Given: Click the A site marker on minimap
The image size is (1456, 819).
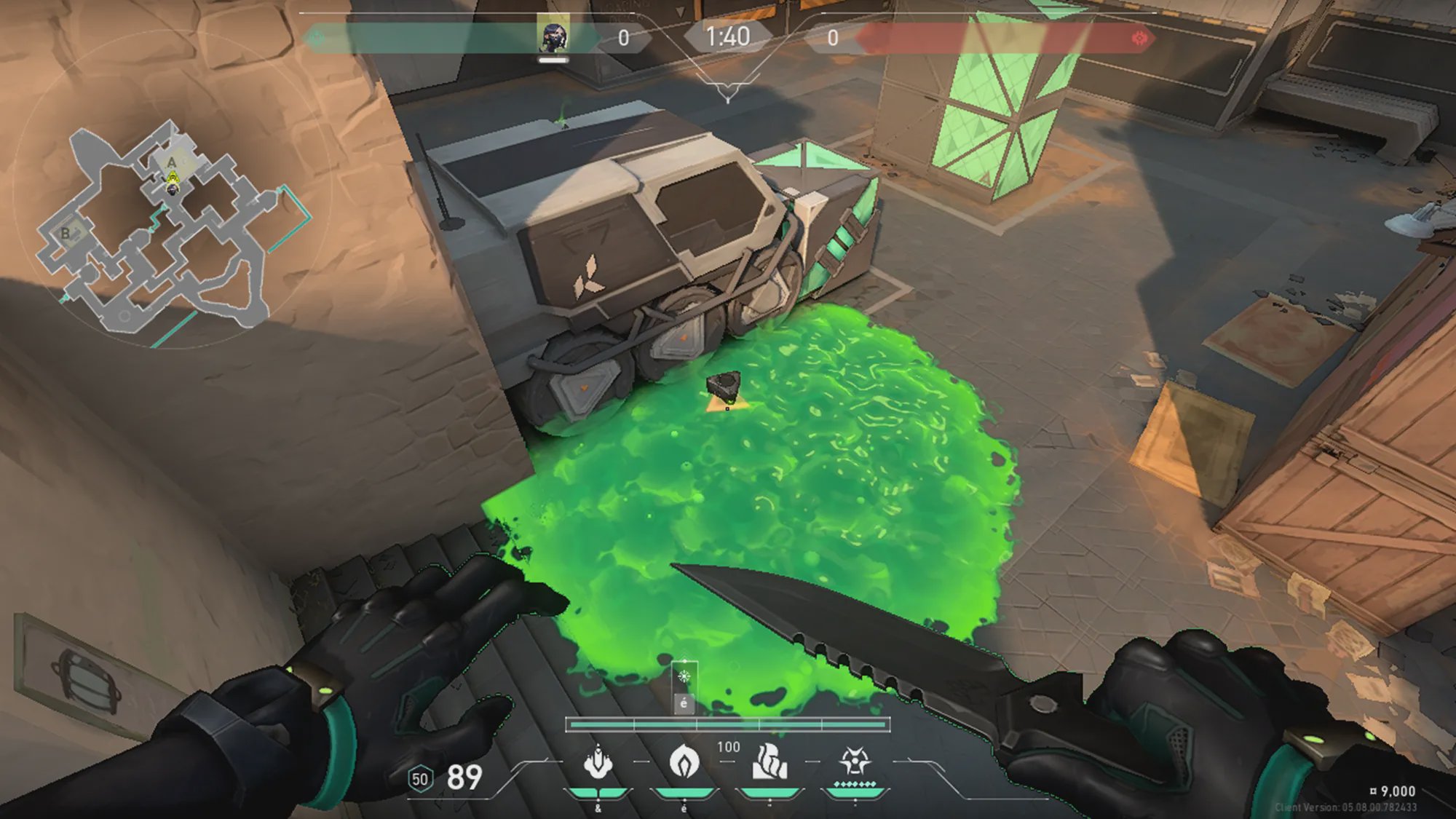Looking at the screenshot, I should click(x=172, y=162).
